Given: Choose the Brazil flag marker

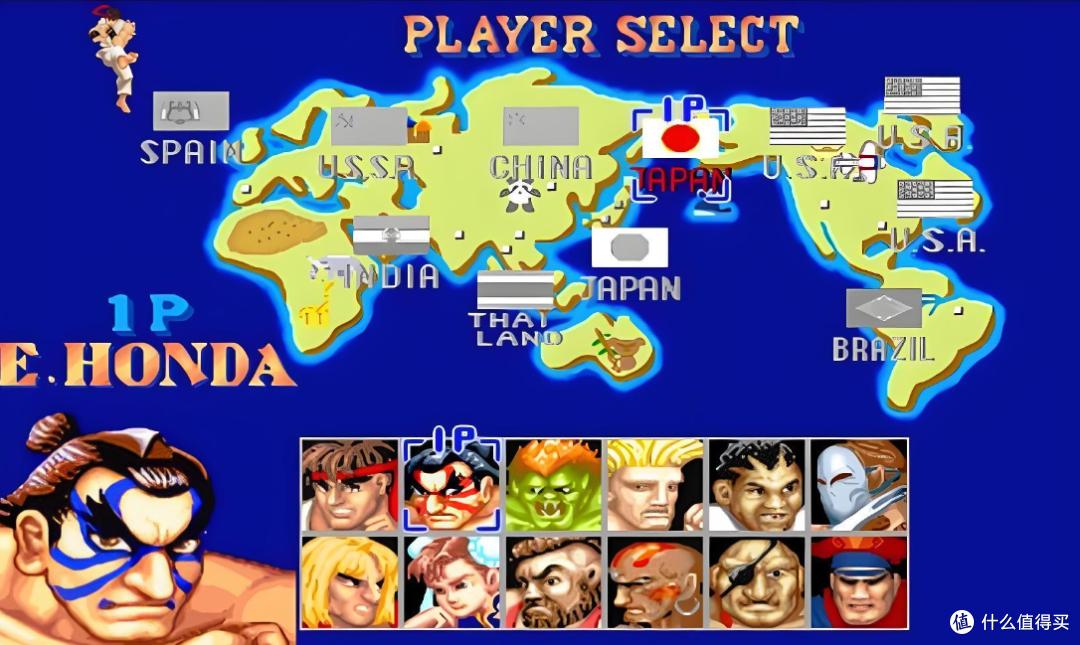Looking at the screenshot, I should click(x=884, y=308).
